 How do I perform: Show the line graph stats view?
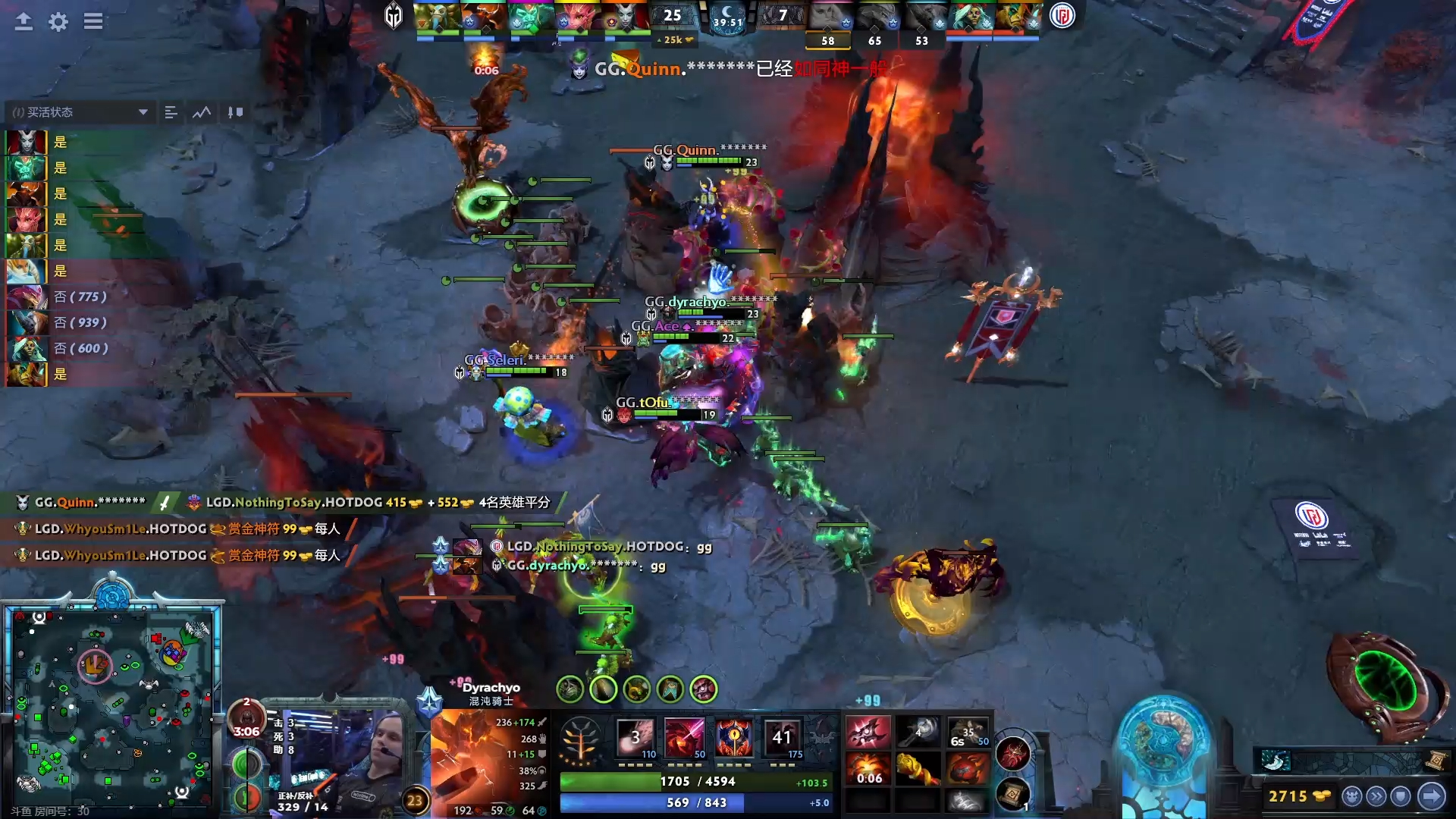coord(202,112)
